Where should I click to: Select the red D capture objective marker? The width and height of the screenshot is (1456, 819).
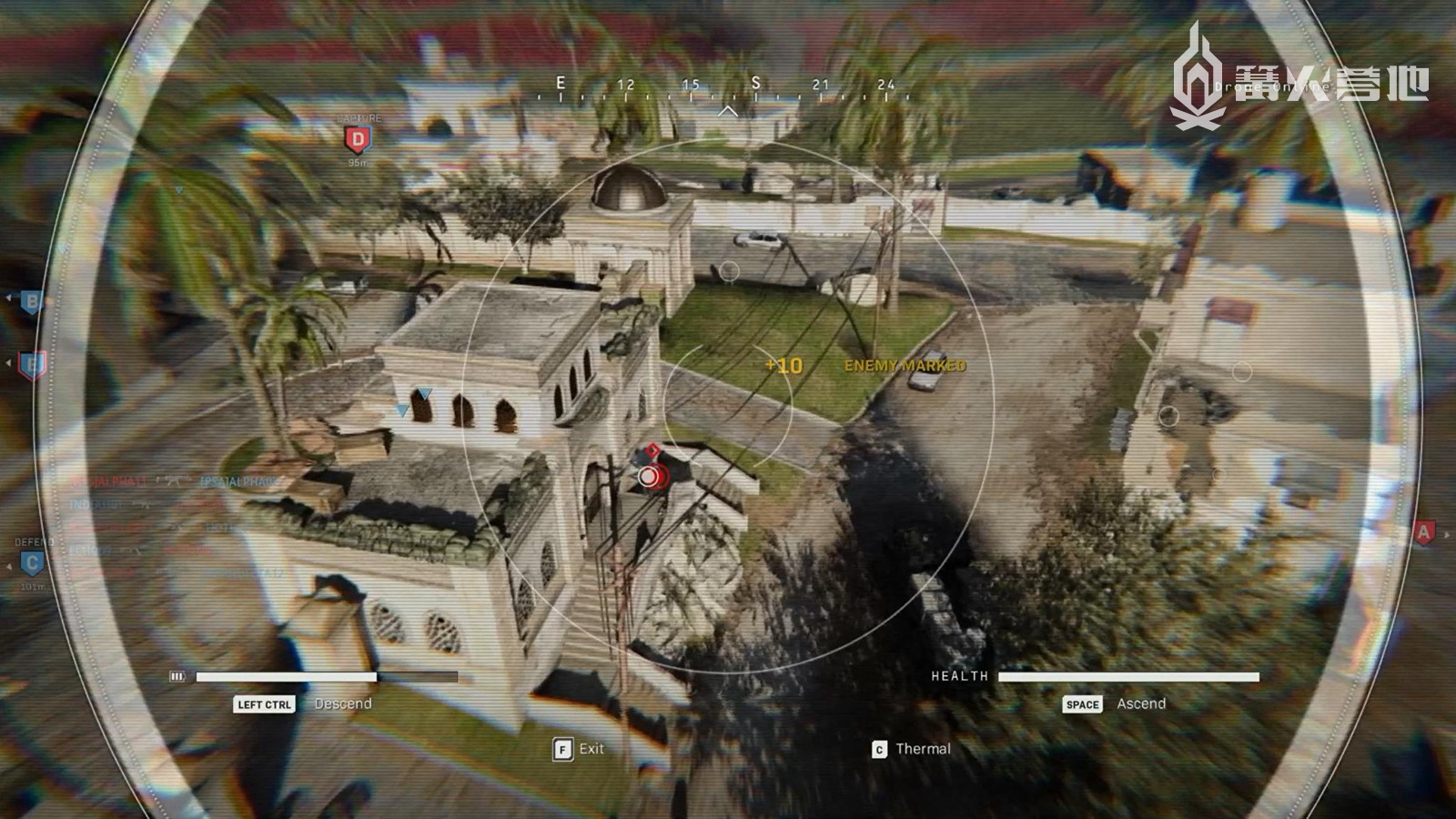[358, 139]
